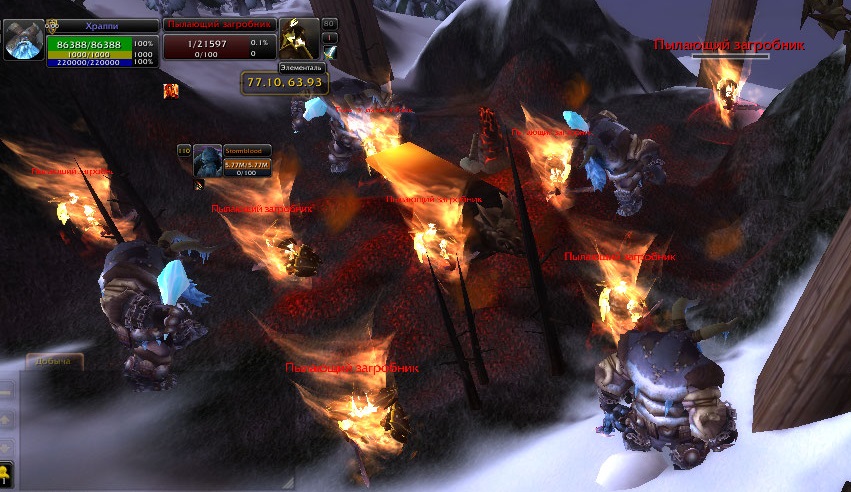Click the target portrait of Пылающий загробник

[x=298, y=38]
